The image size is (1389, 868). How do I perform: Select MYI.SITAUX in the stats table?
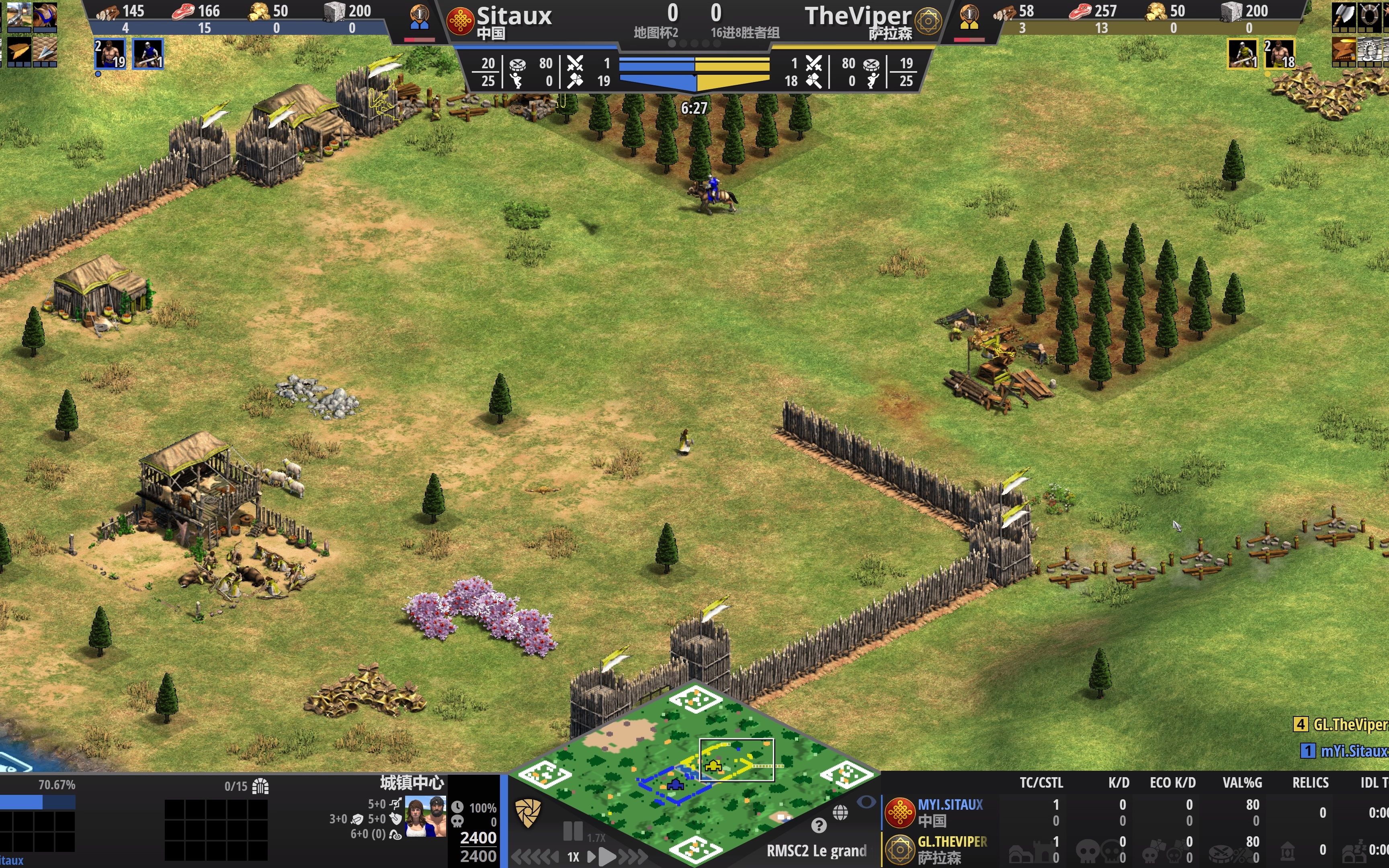coord(950,805)
